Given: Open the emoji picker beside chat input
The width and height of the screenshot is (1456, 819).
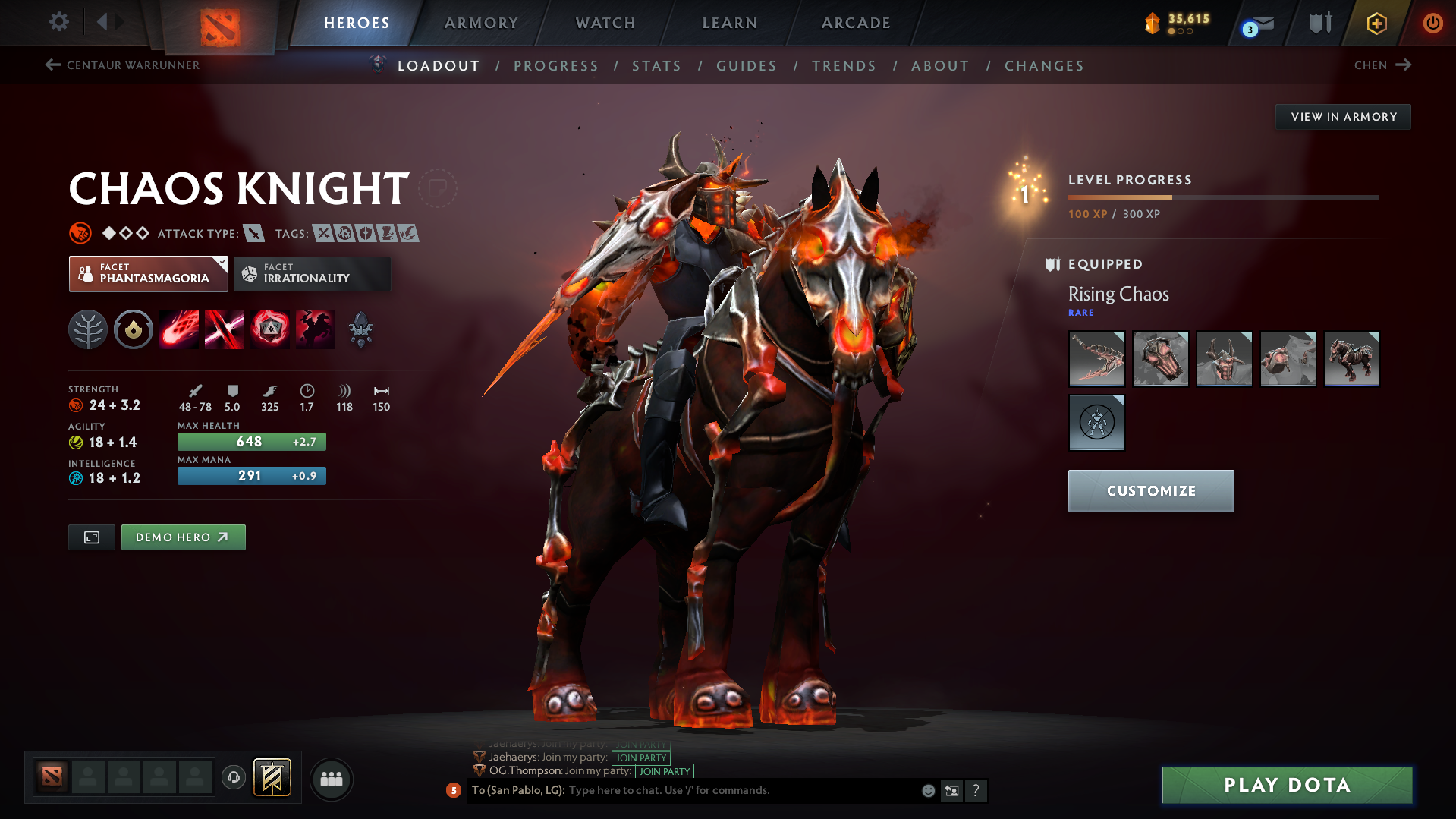Looking at the screenshot, I should 927,790.
